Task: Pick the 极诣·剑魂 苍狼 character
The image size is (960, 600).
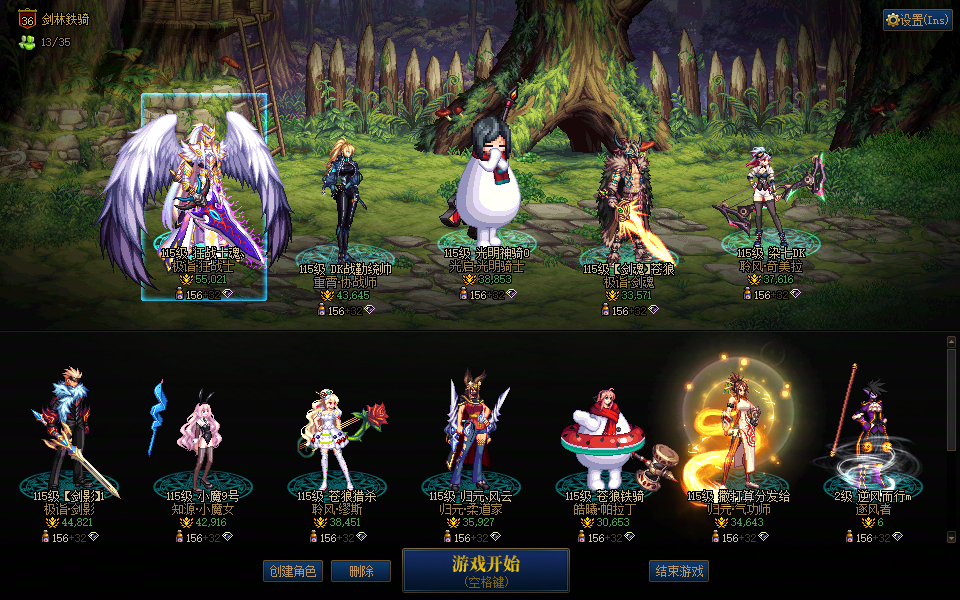Action: click(628, 200)
